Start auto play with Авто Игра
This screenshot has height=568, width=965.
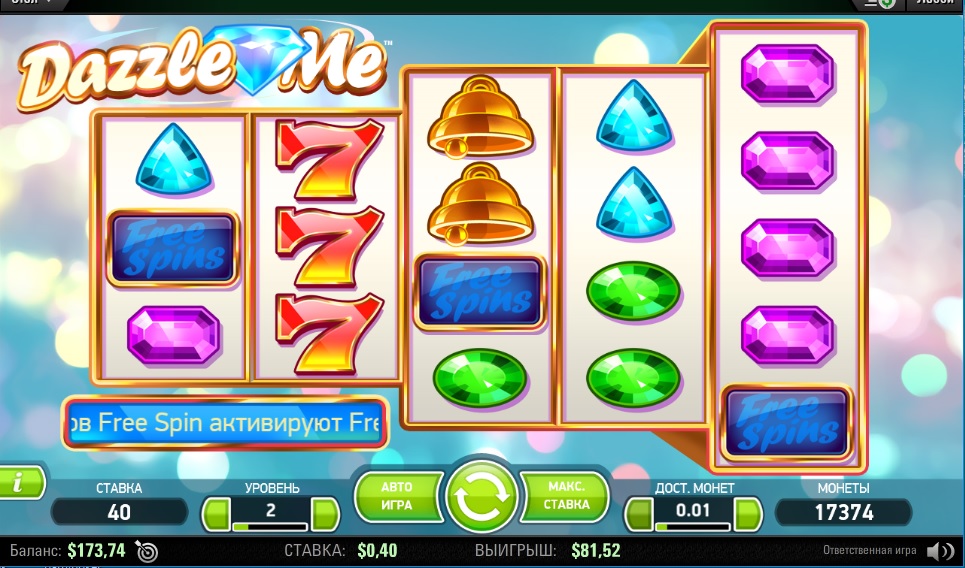coord(398,495)
